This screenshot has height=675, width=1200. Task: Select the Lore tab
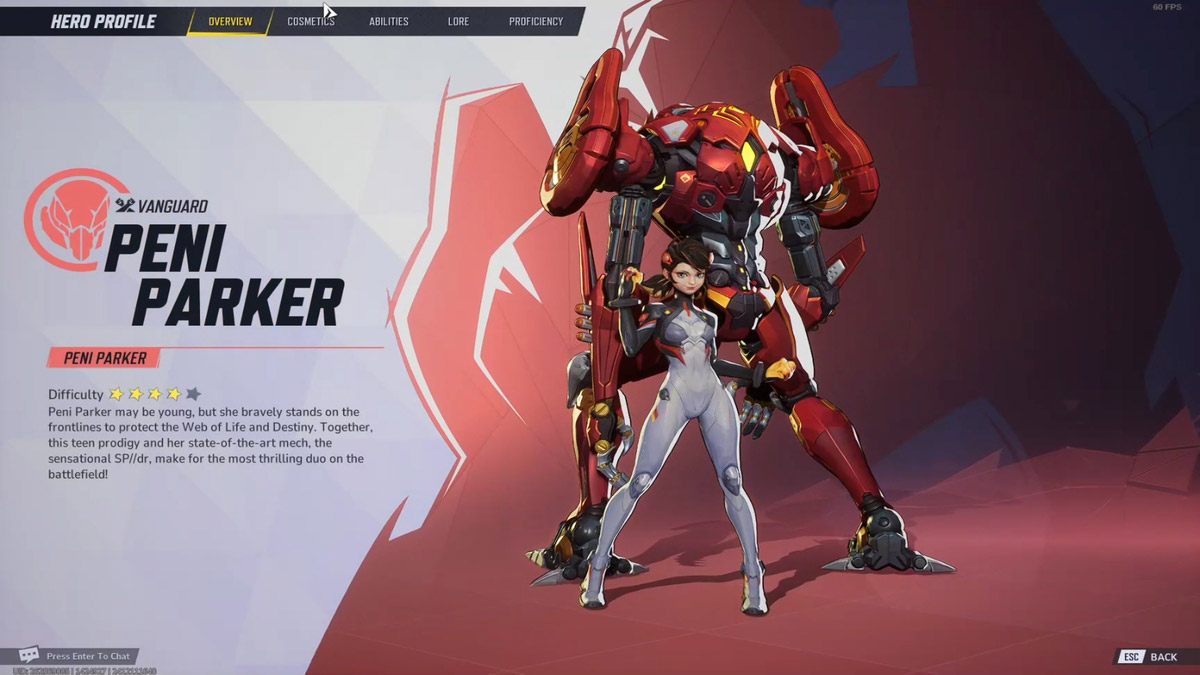[x=458, y=21]
